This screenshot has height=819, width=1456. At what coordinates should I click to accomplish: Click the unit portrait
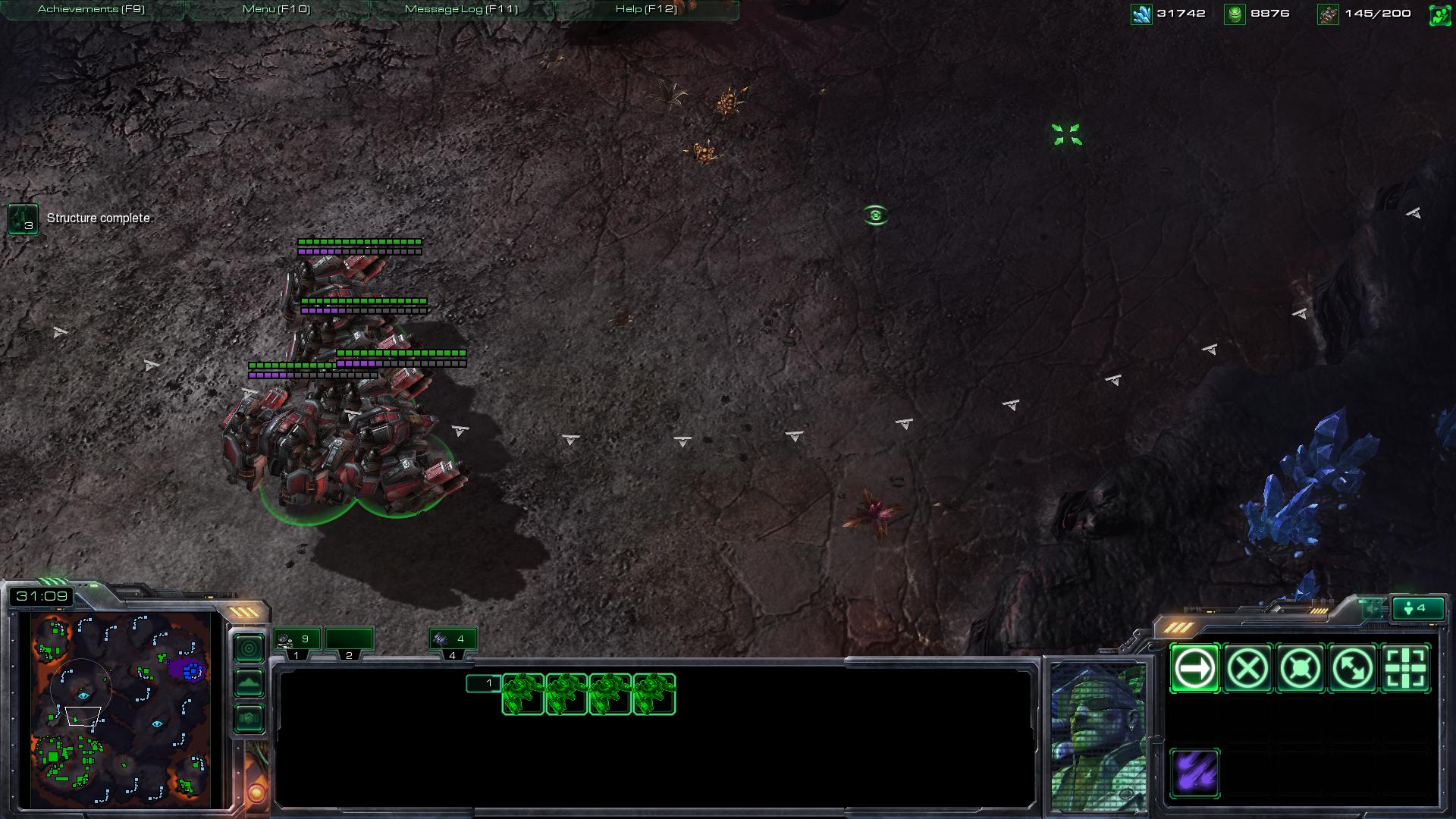[x=1097, y=736]
